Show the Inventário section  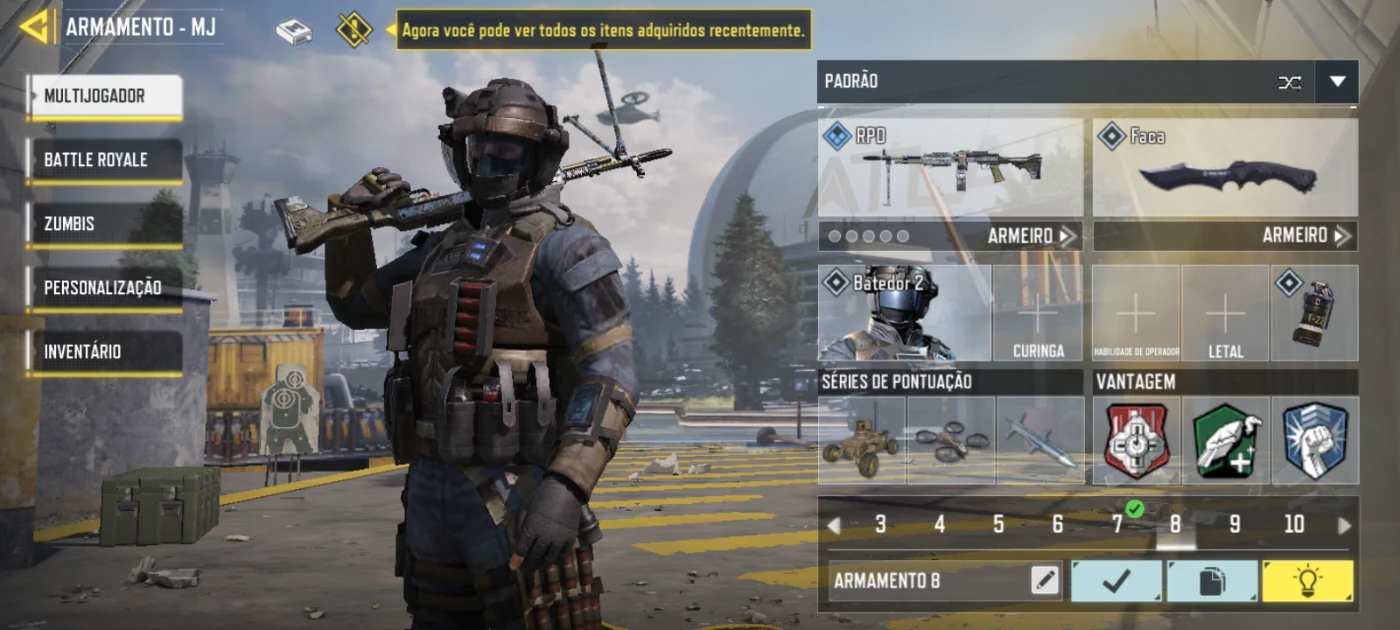(x=105, y=352)
